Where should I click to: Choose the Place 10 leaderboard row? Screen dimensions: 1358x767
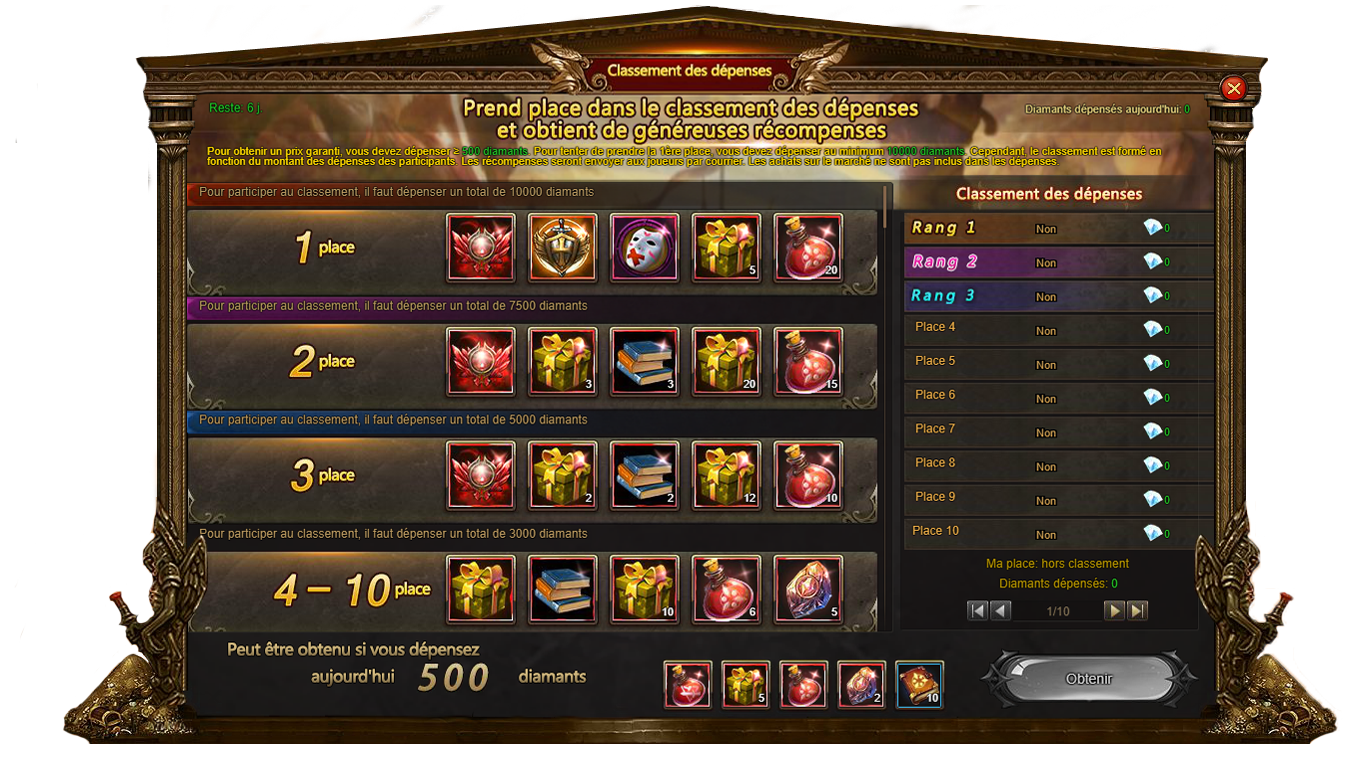(1058, 532)
